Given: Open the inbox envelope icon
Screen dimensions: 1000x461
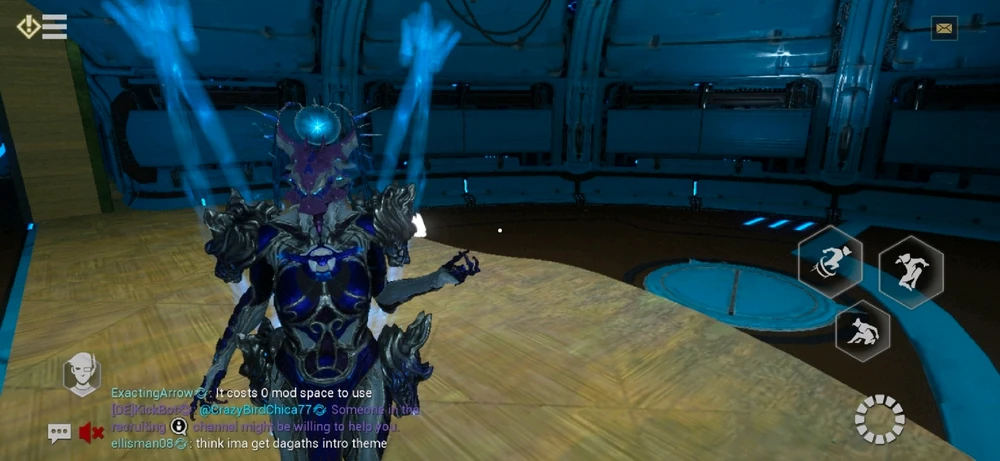Looking at the screenshot, I should coord(944,28).
